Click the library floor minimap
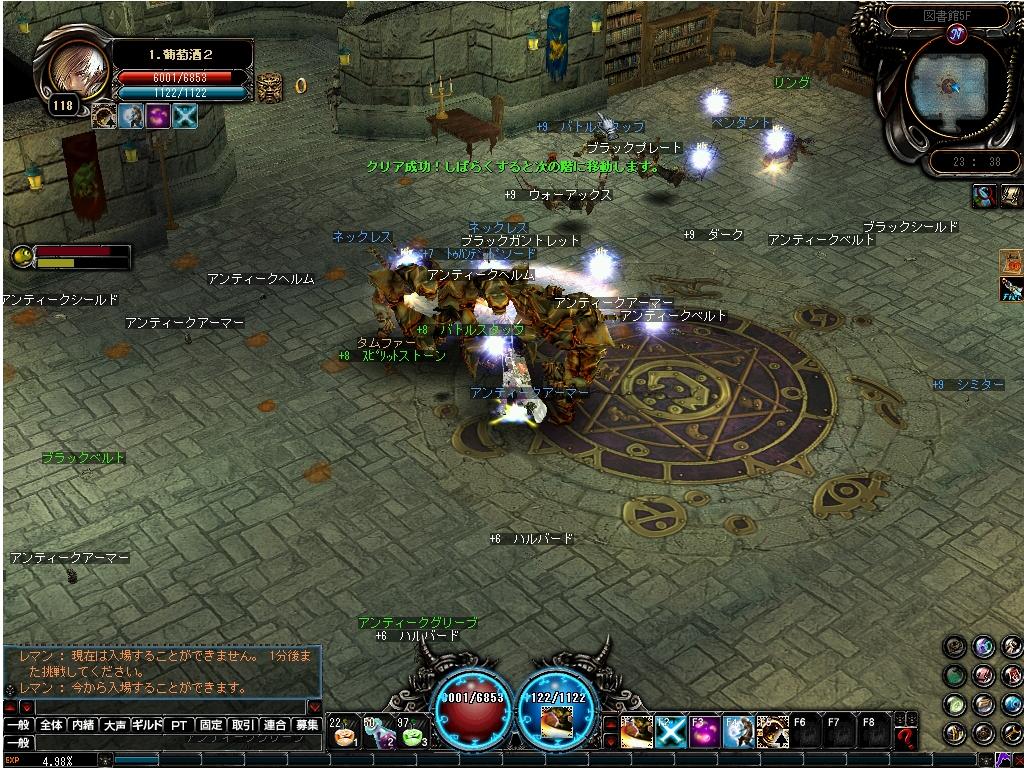Image resolution: width=1024 pixels, height=768 pixels. (946, 88)
